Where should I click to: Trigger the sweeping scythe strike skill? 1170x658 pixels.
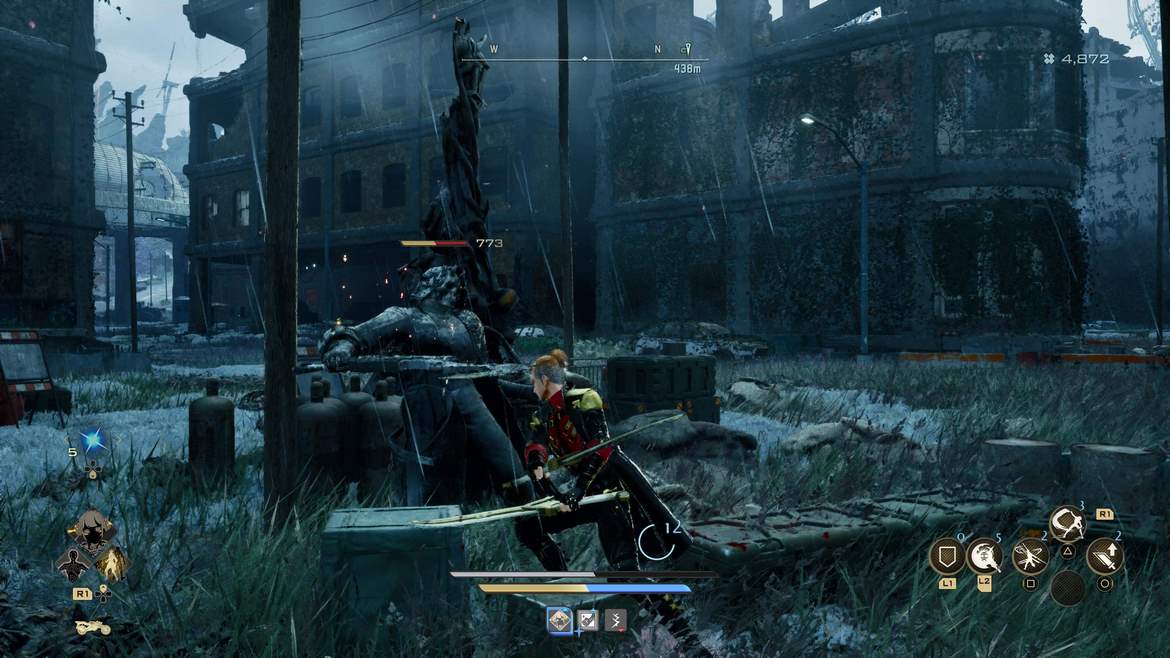(x=1067, y=524)
